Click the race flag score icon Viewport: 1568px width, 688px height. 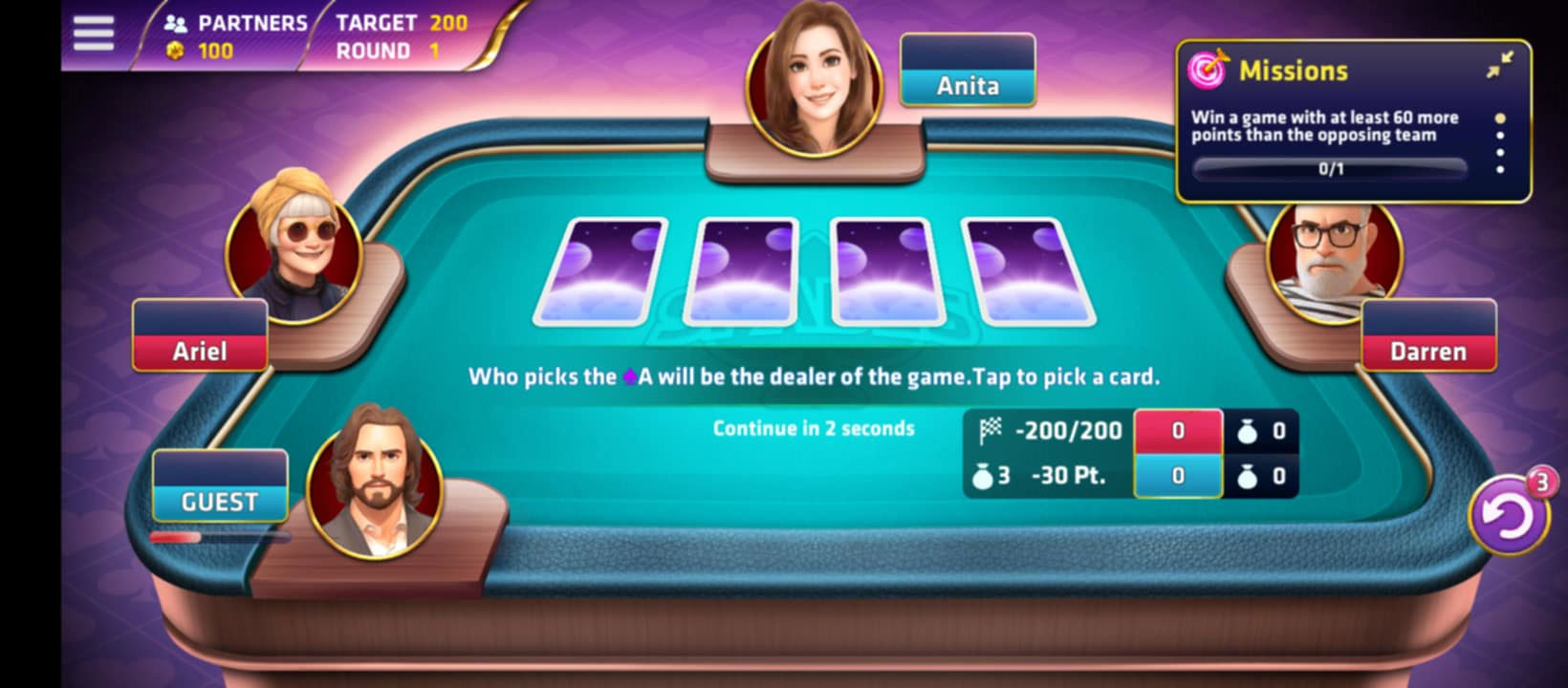[x=991, y=429]
